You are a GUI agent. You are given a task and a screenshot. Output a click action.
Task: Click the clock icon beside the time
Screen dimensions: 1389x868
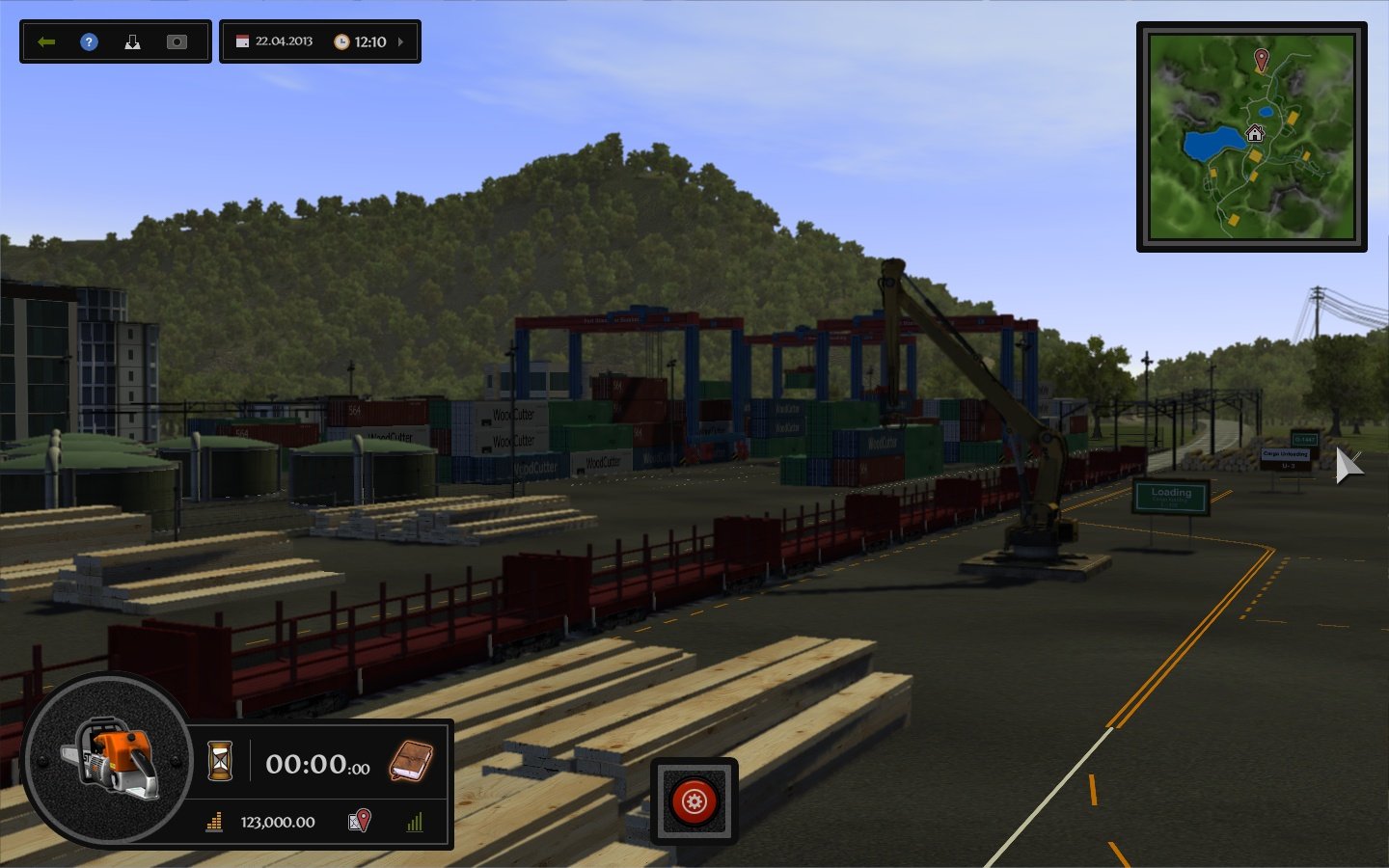click(x=343, y=41)
